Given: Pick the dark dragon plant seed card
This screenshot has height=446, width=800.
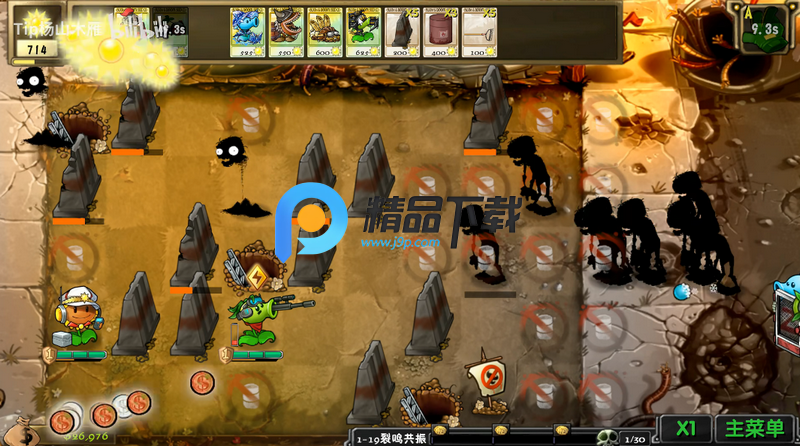Looking at the screenshot, I should [x=285, y=32].
